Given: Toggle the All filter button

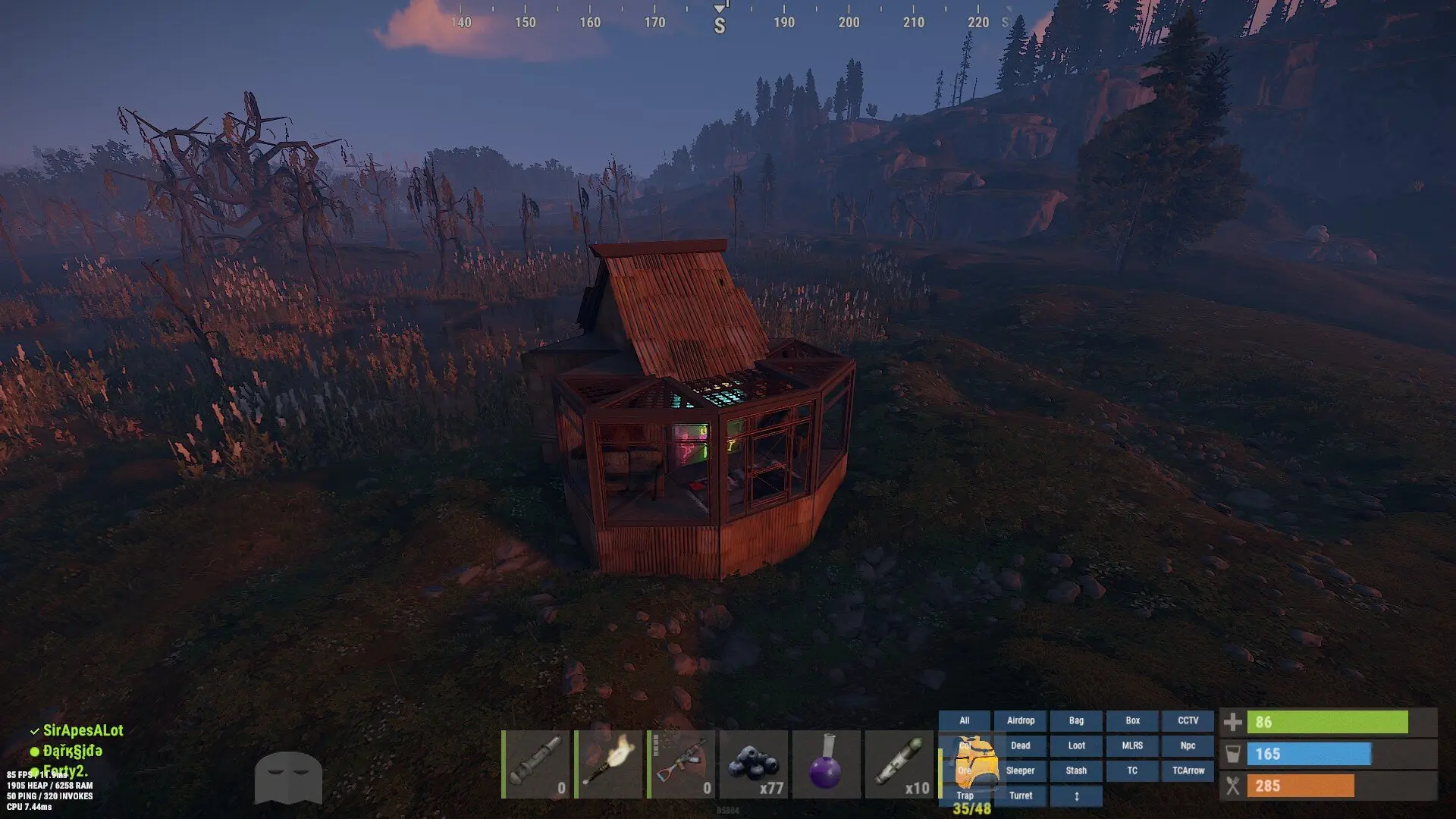Looking at the screenshot, I should (964, 720).
